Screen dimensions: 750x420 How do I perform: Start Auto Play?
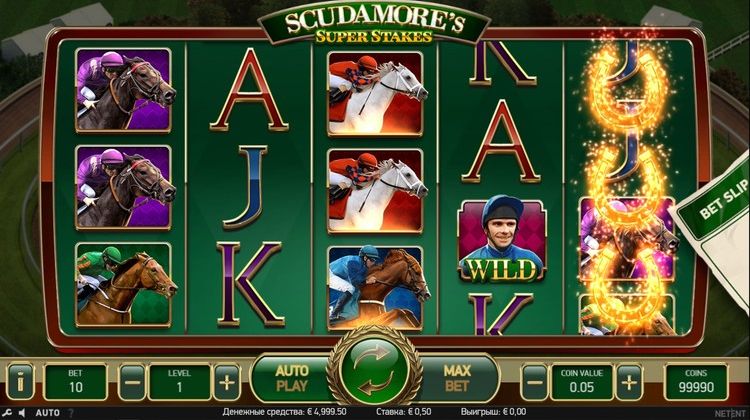(291, 377)
